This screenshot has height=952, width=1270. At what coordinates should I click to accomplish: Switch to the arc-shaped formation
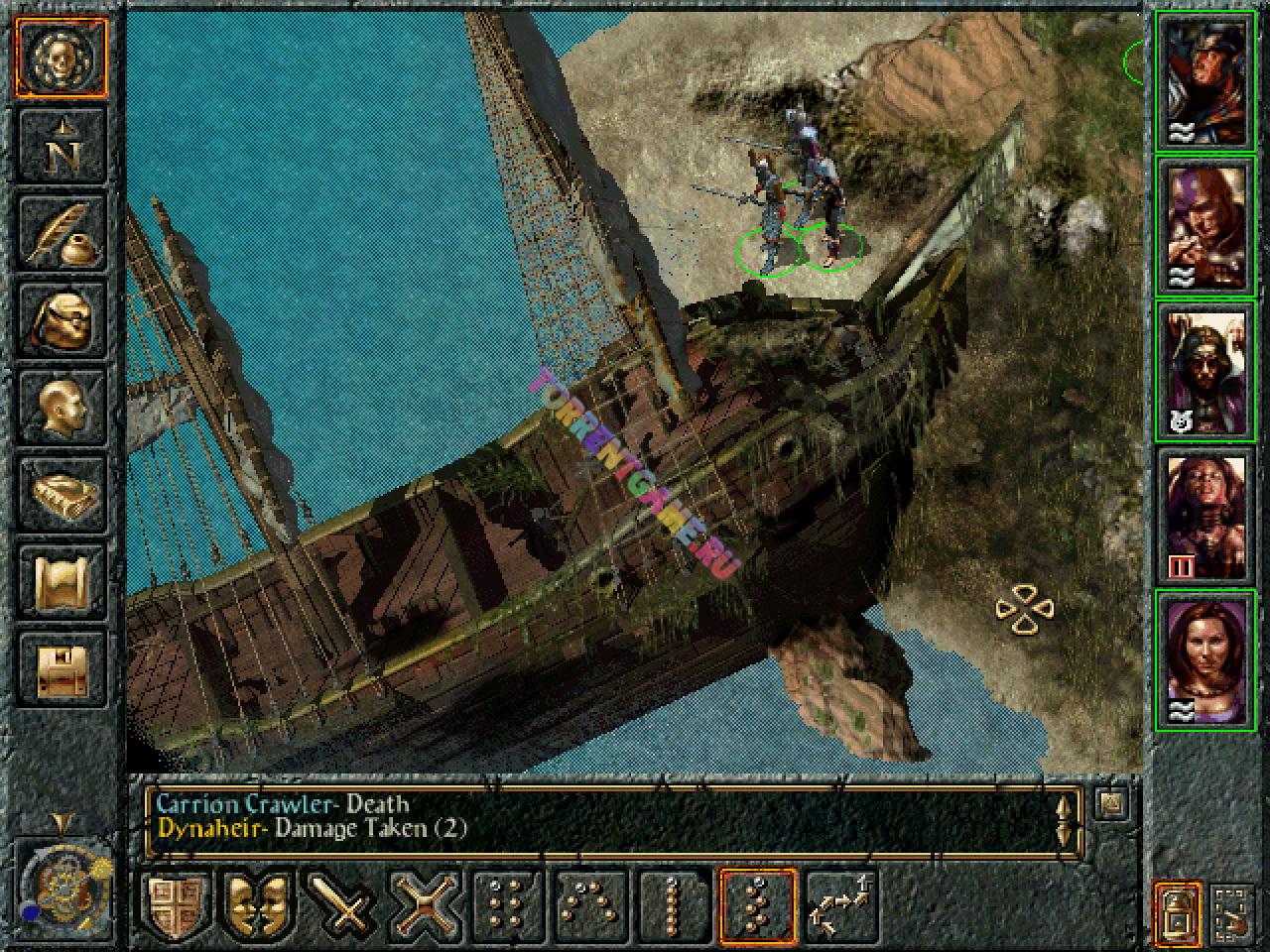[x=592, y=906]
